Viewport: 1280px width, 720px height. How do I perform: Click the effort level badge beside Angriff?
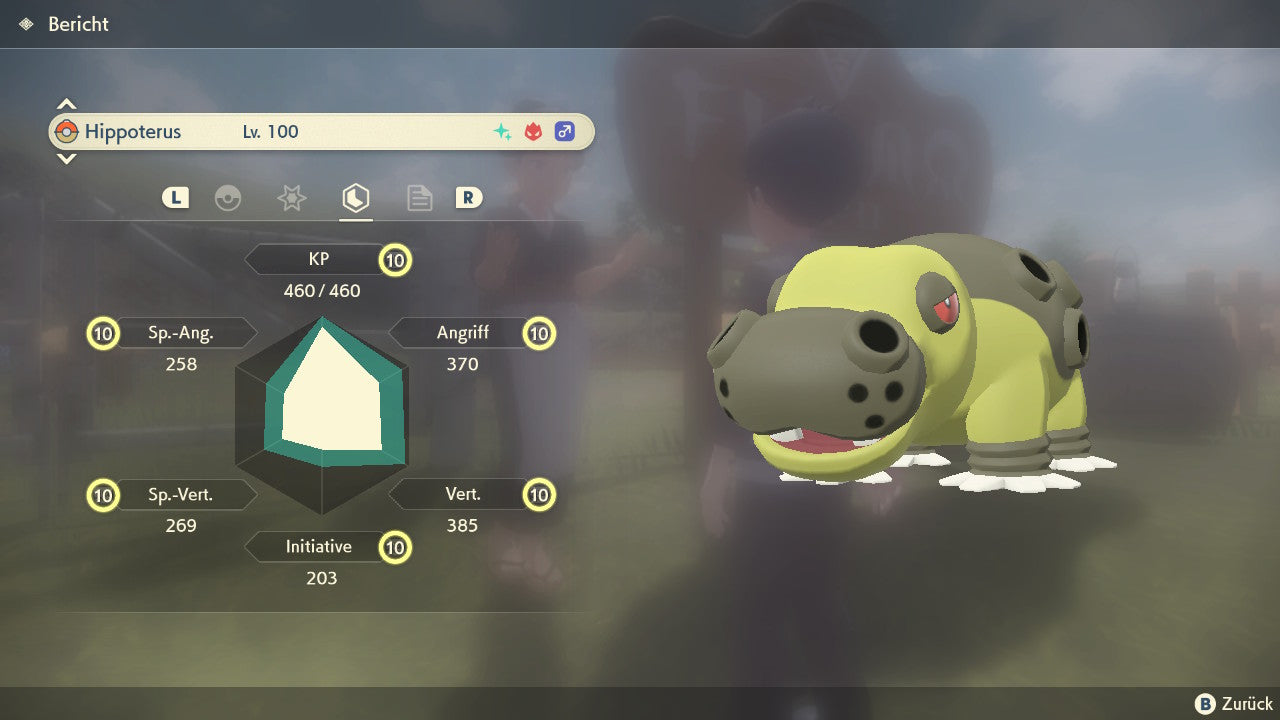point(539,334)
